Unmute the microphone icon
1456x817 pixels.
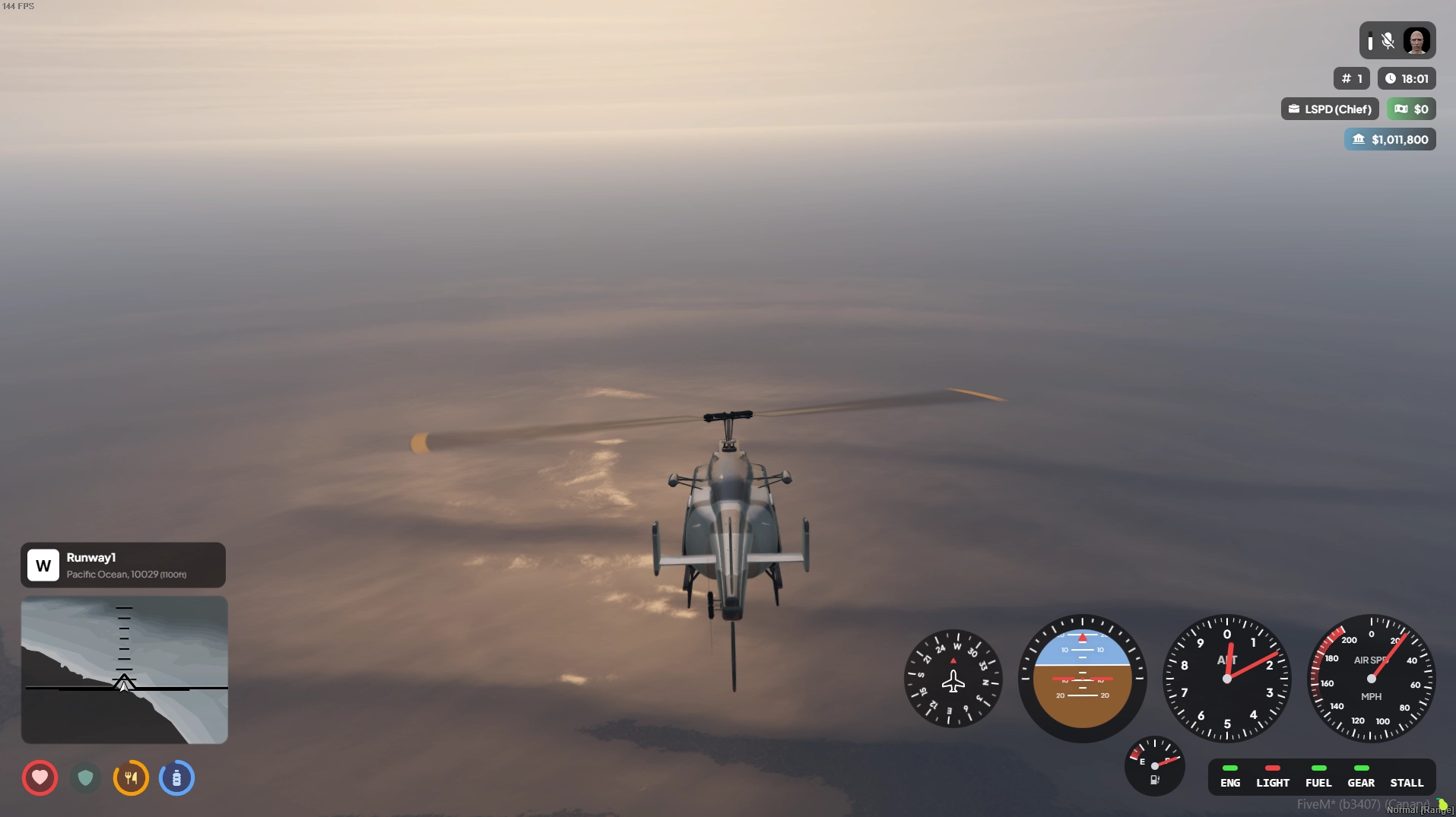(x=1388, y=40)
